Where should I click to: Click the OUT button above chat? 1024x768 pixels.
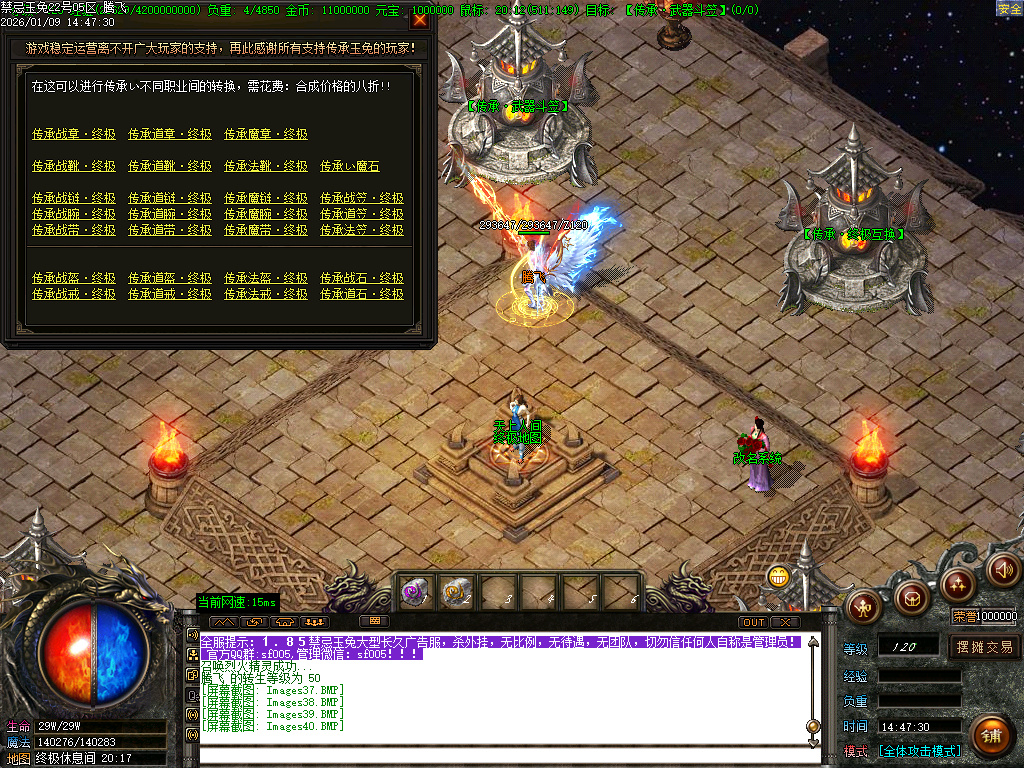point(753,622)
